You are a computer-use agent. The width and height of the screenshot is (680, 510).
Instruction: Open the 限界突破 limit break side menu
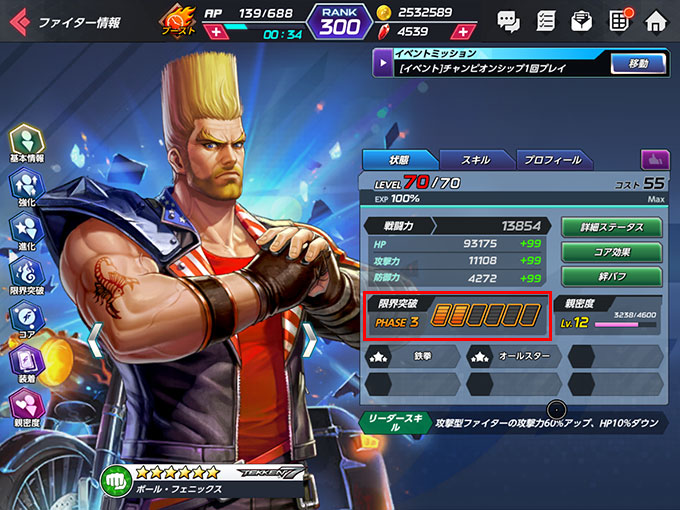point(26,277)
